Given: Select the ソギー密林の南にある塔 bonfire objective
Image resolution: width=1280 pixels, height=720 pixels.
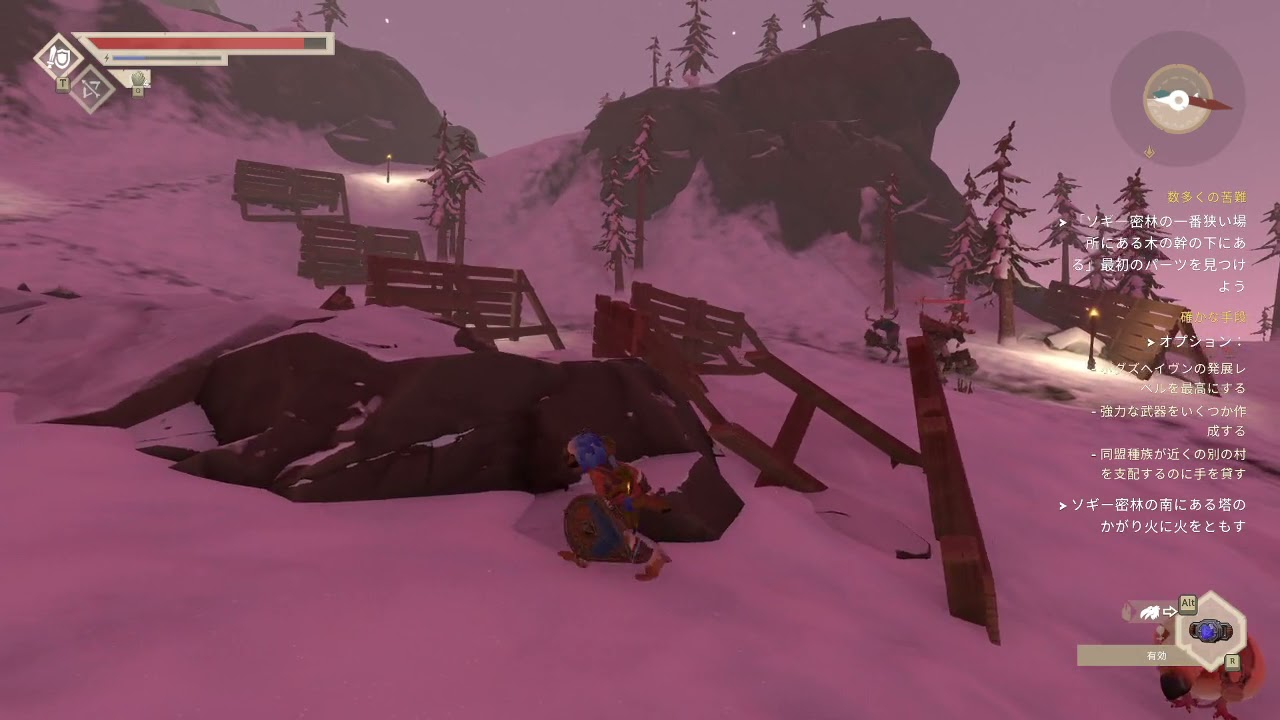Looking at the screenshot, I should tap(1158, 515).
